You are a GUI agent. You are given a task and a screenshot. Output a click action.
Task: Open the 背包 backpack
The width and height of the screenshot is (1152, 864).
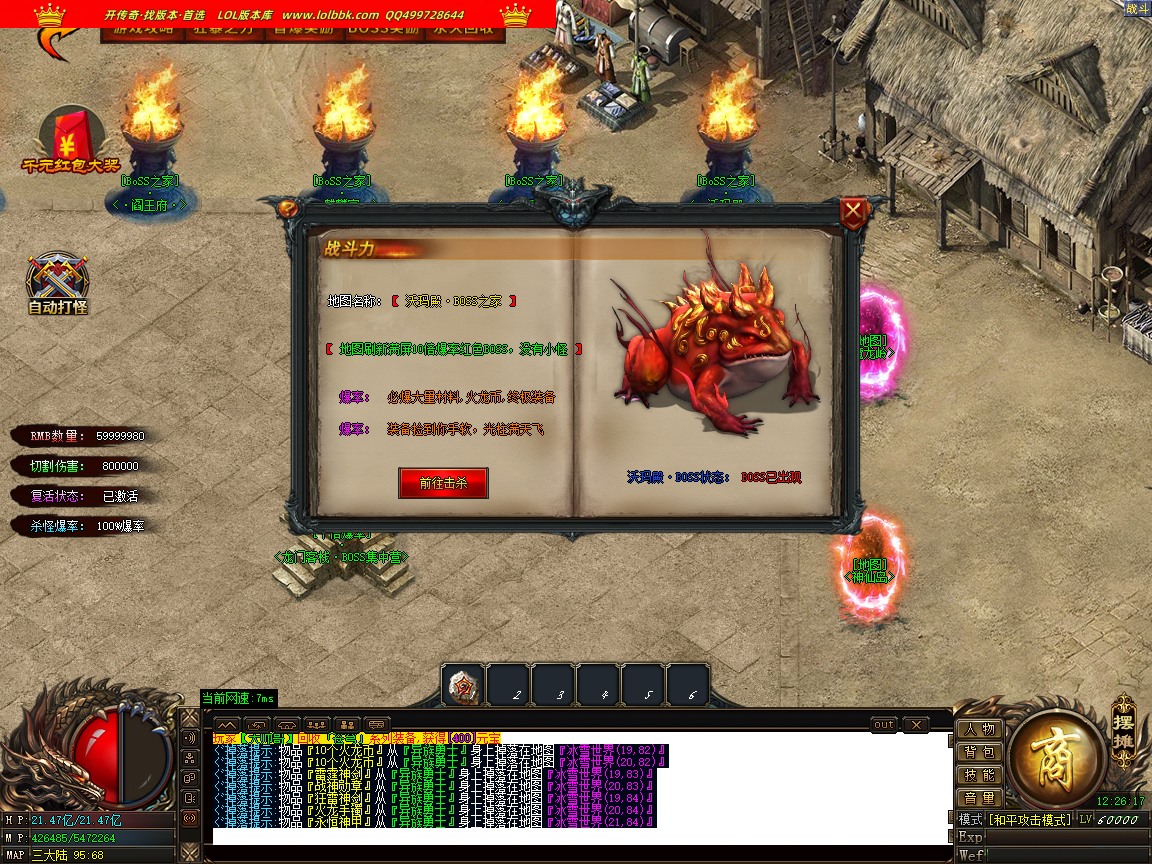click(x=979, y=752)
